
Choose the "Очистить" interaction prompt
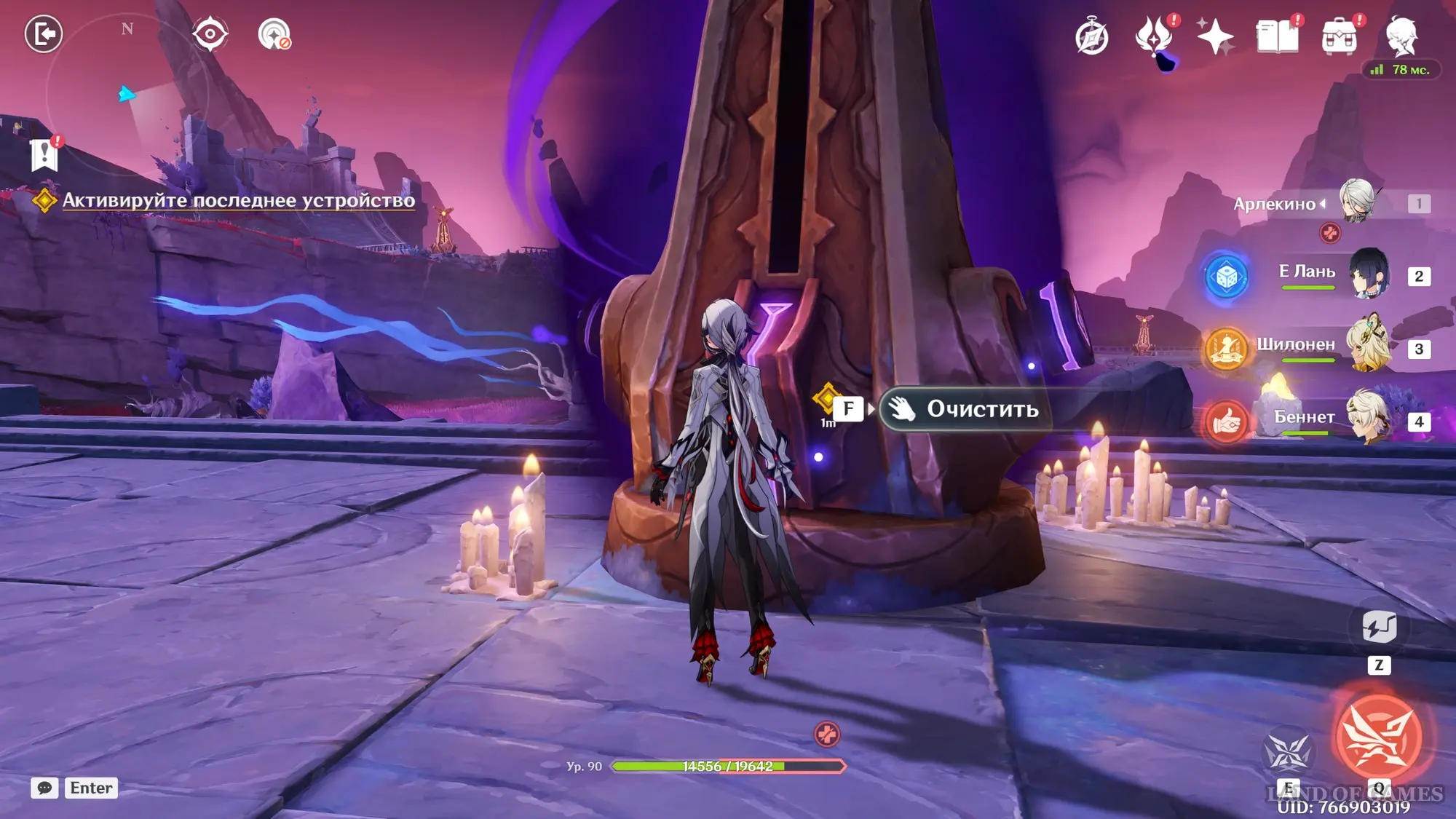pos(967,409)
